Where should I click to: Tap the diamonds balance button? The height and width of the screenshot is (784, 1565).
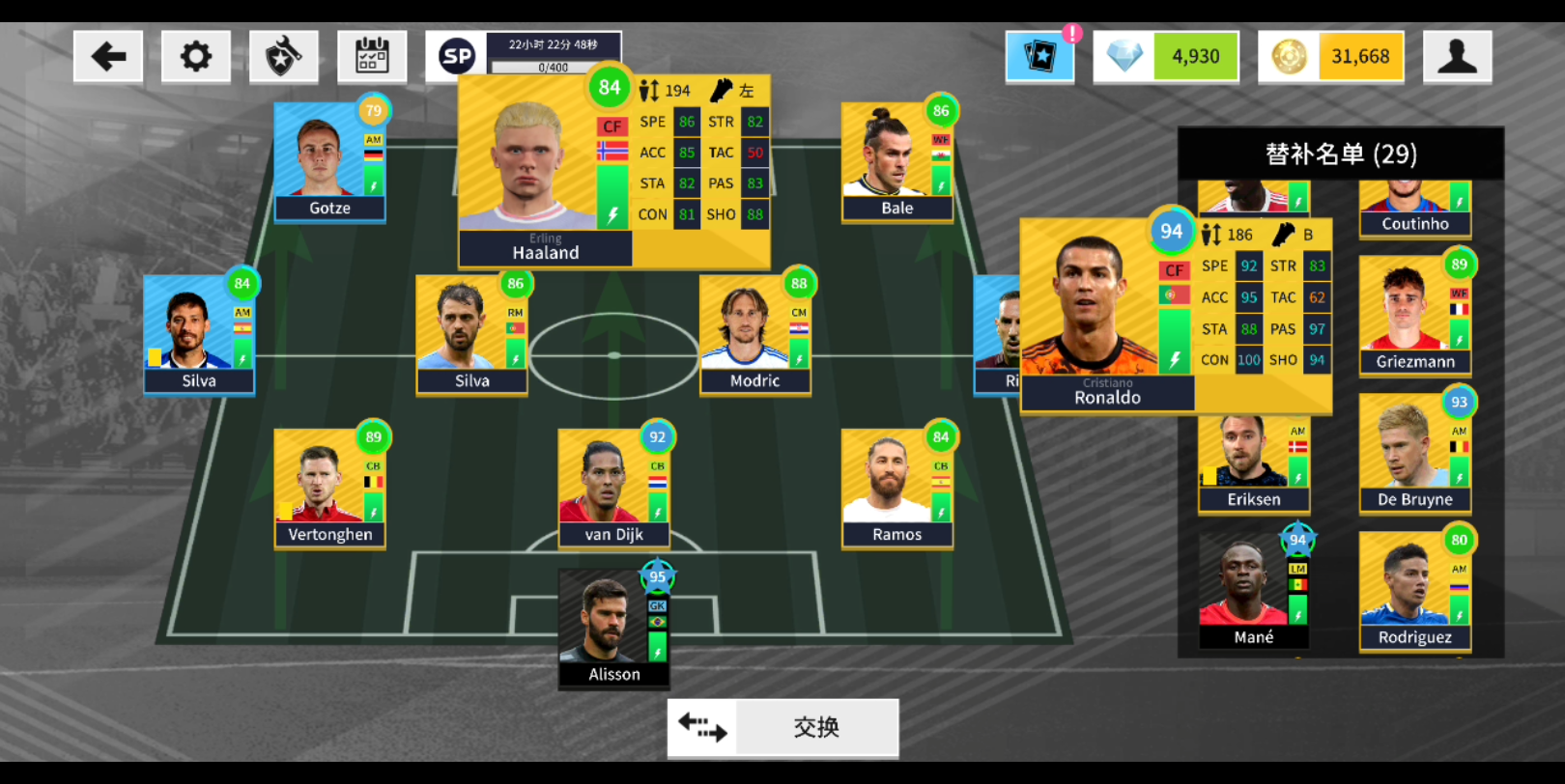coord(1166,57)
